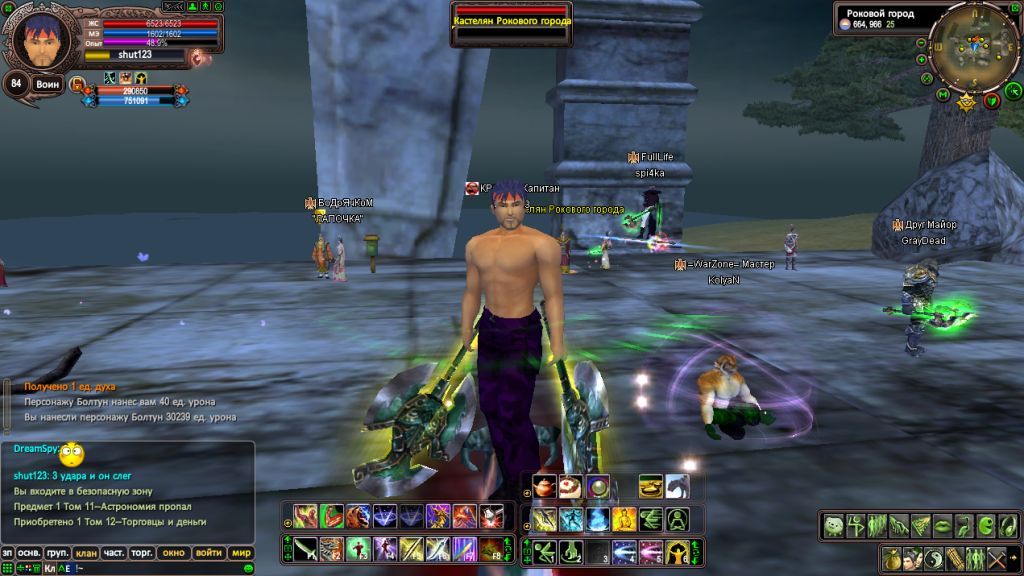The height and width of the screenshot is (576, 1024).
Task: Activate the F1 blade skill
Action: tap(307, 549)
